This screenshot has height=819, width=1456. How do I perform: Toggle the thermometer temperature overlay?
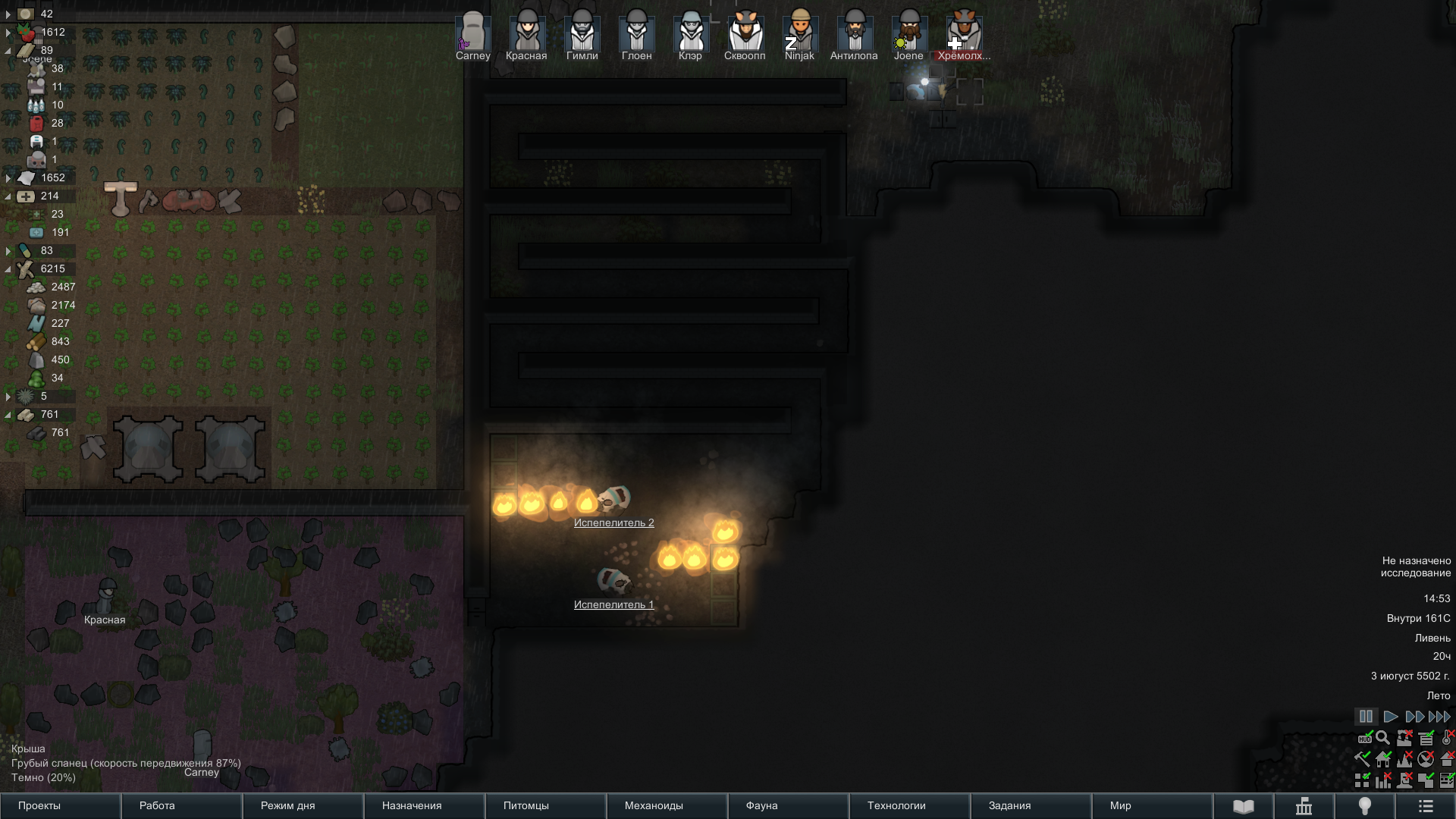pyautogui.click(x=1447, y=738)
